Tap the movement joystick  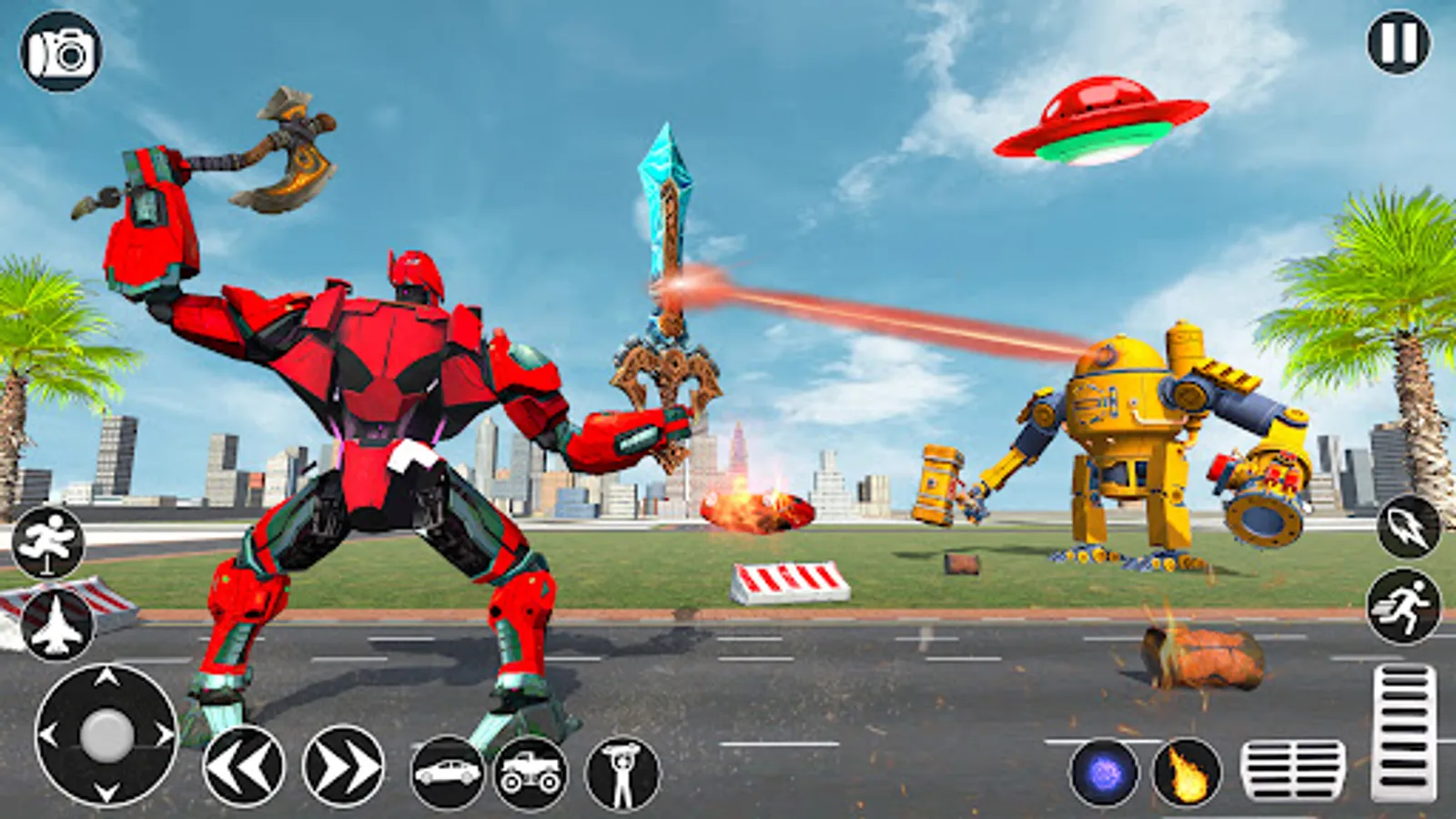pyautogui.click(x=105, y=737)
